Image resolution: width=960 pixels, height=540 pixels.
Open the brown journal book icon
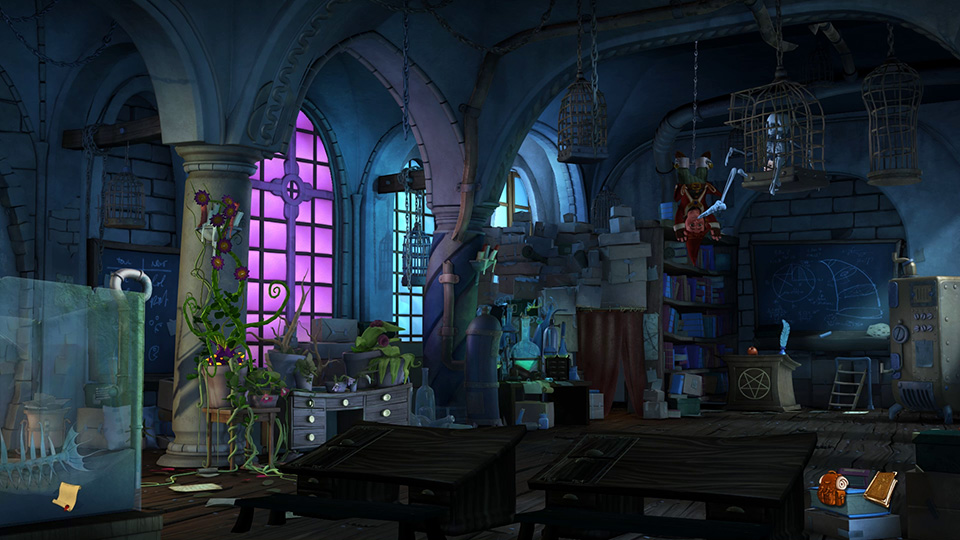coord(880,488)
